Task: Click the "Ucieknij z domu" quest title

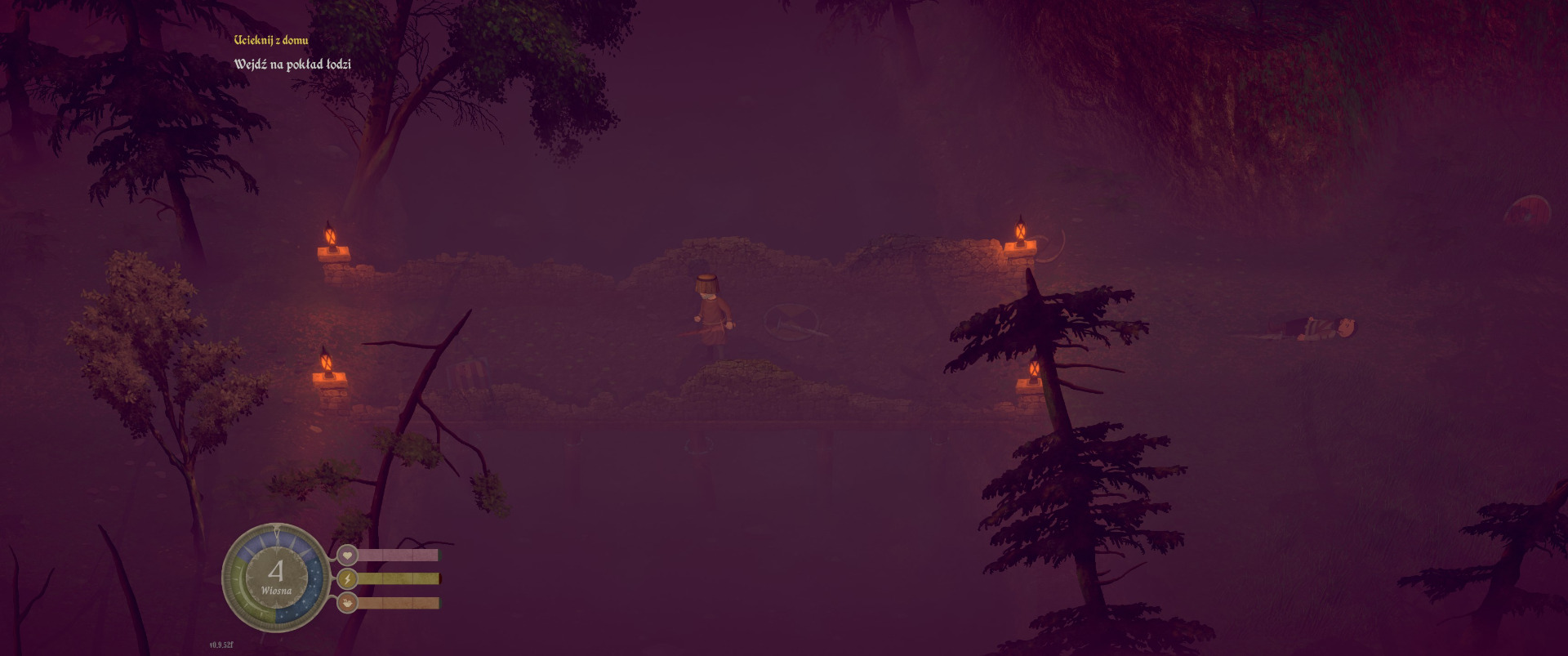Action: click(x=271, y=40)
